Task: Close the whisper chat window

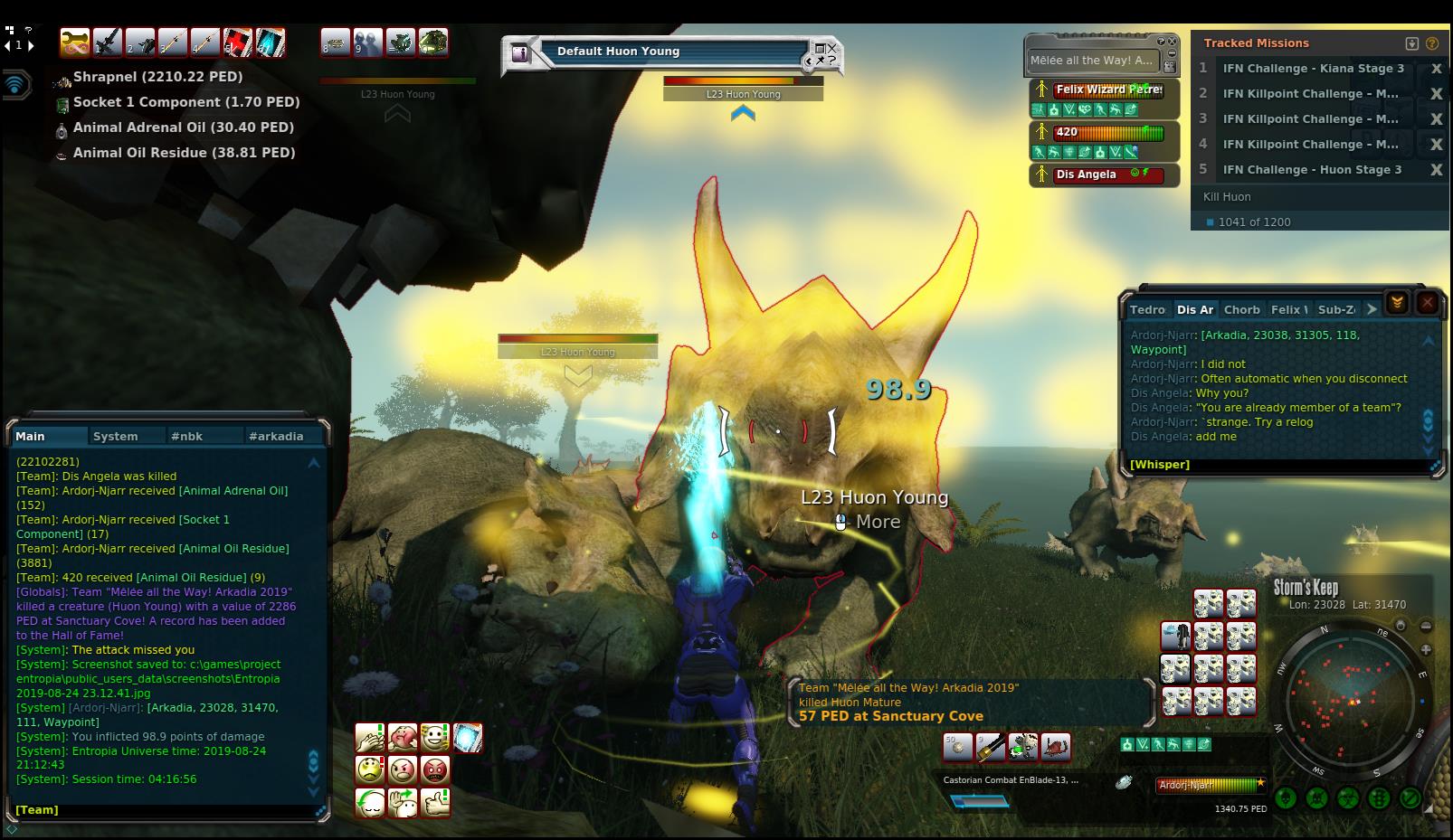Action: tap(1427, 303)
